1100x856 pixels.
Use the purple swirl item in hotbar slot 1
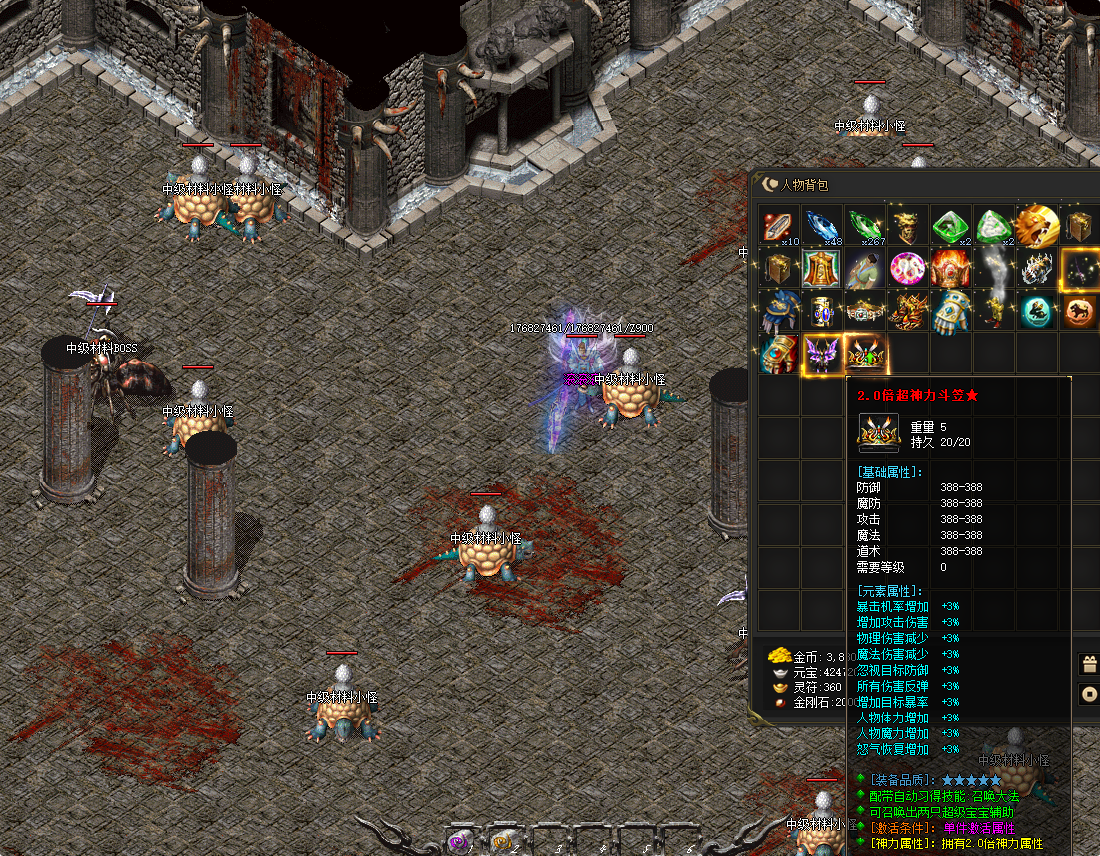[x=459, y=842]
